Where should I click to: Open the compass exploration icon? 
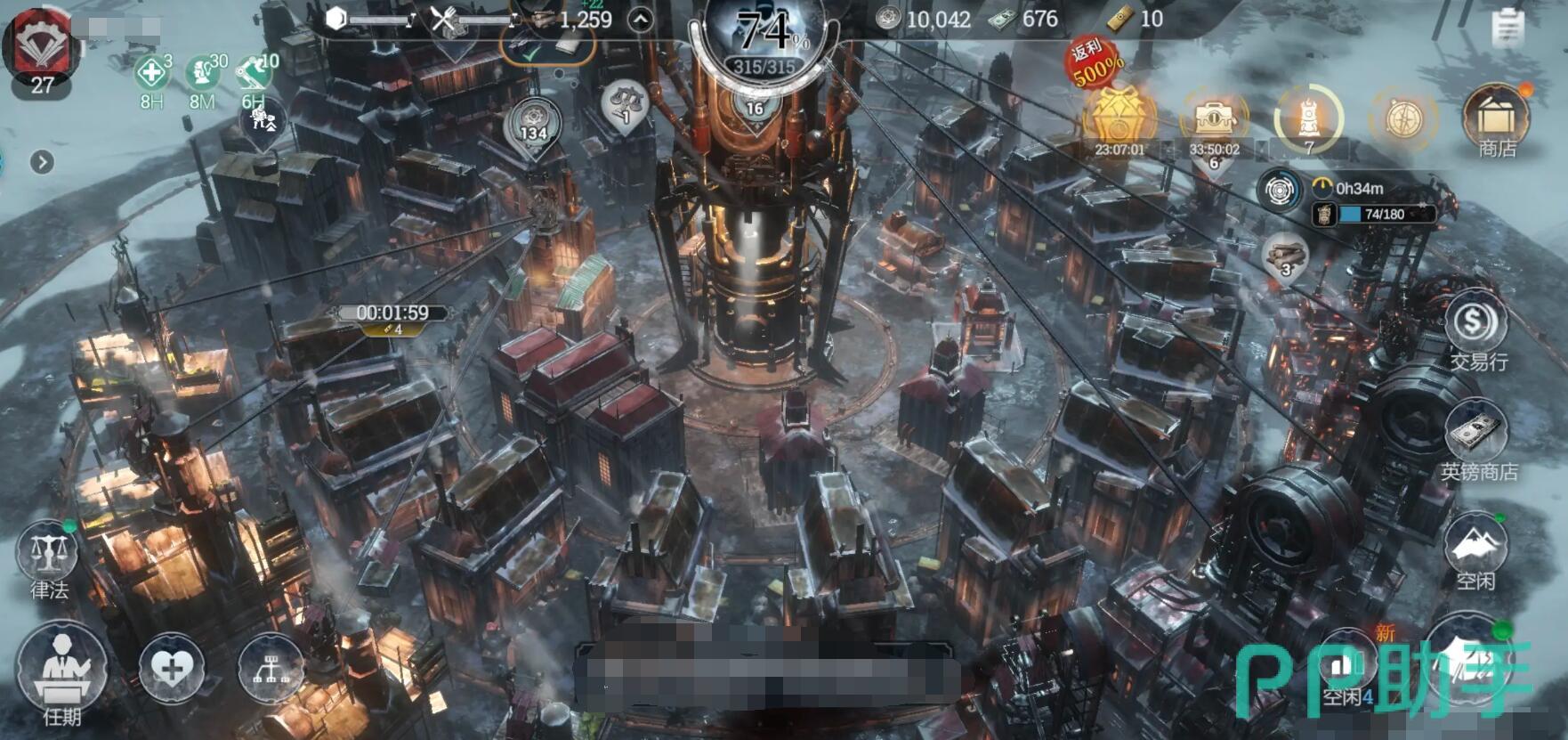[x=1402, y=118]
